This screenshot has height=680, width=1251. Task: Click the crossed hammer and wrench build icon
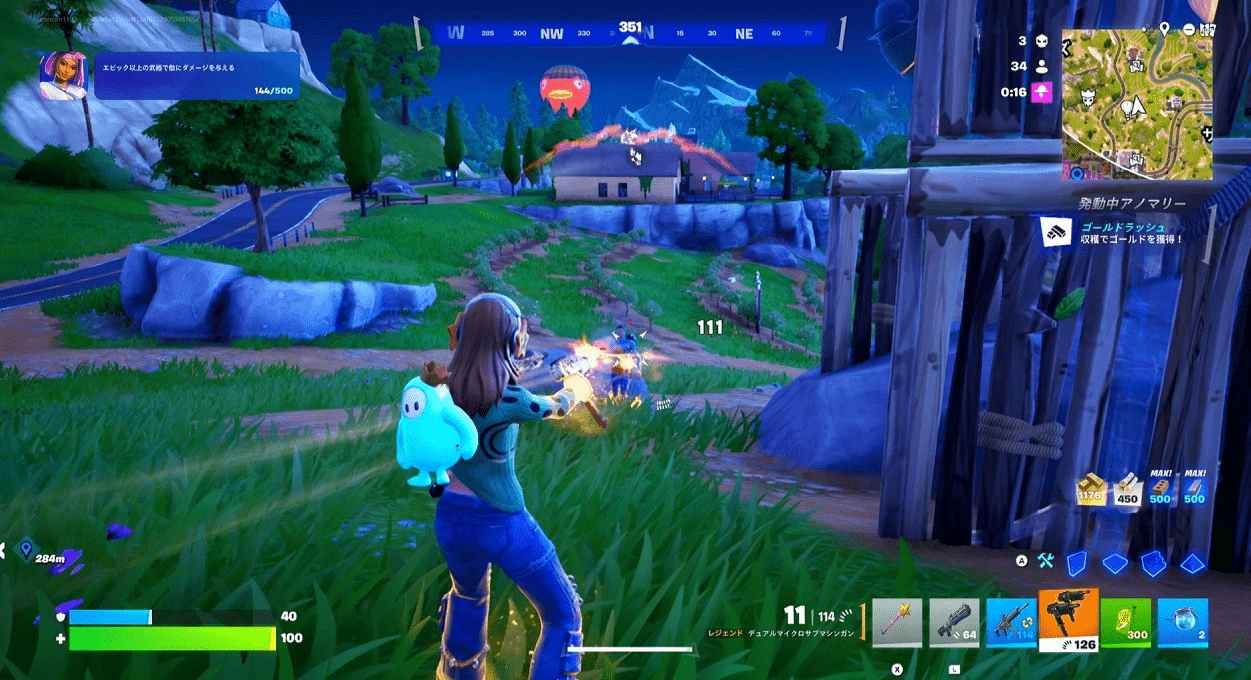pyautogui.click(x=1046, y=562)
